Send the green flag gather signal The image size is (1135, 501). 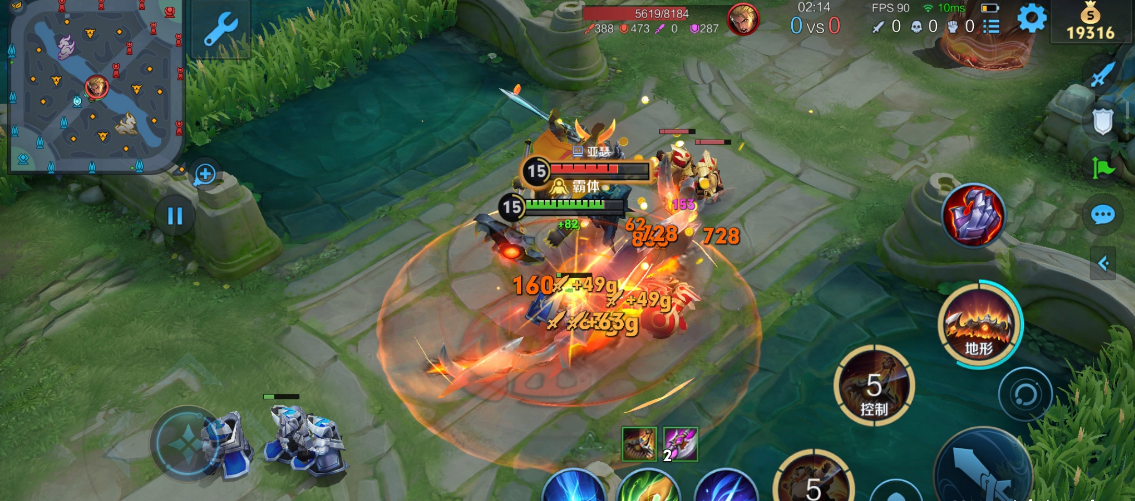[1101, 168]
